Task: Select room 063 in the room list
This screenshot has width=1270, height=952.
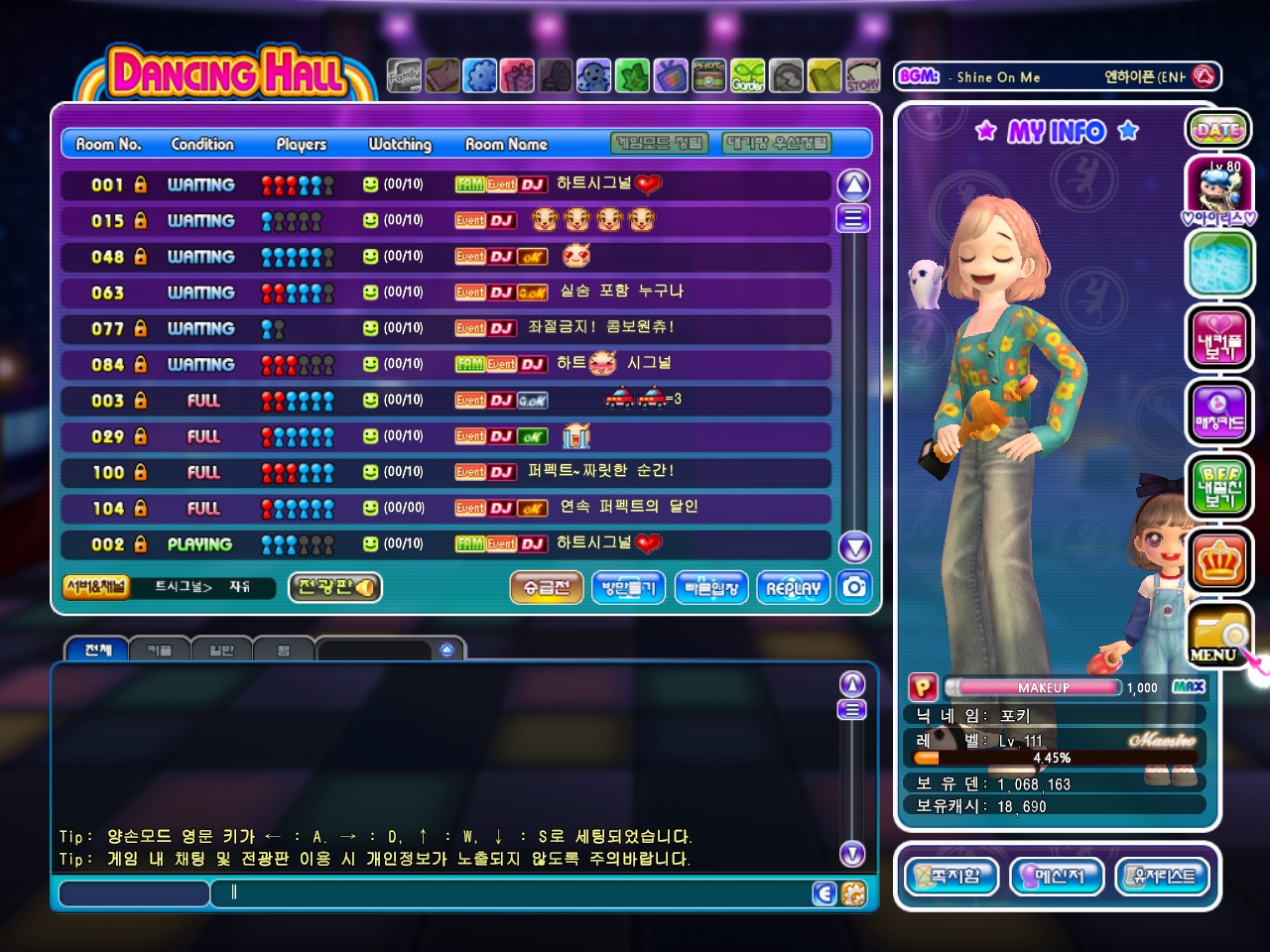Action: tap(444, 293)
